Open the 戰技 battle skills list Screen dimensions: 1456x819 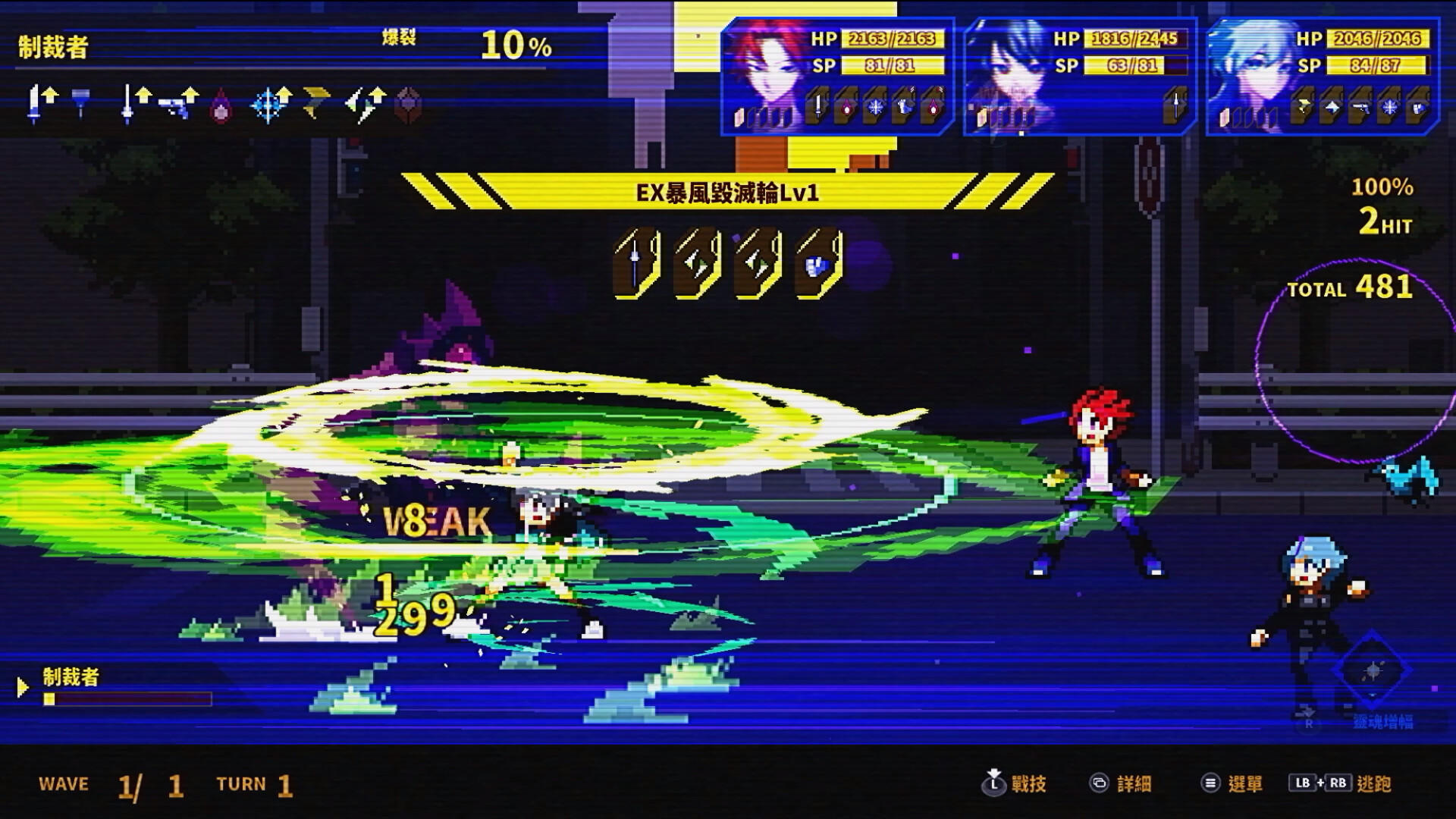point(1028,784)
